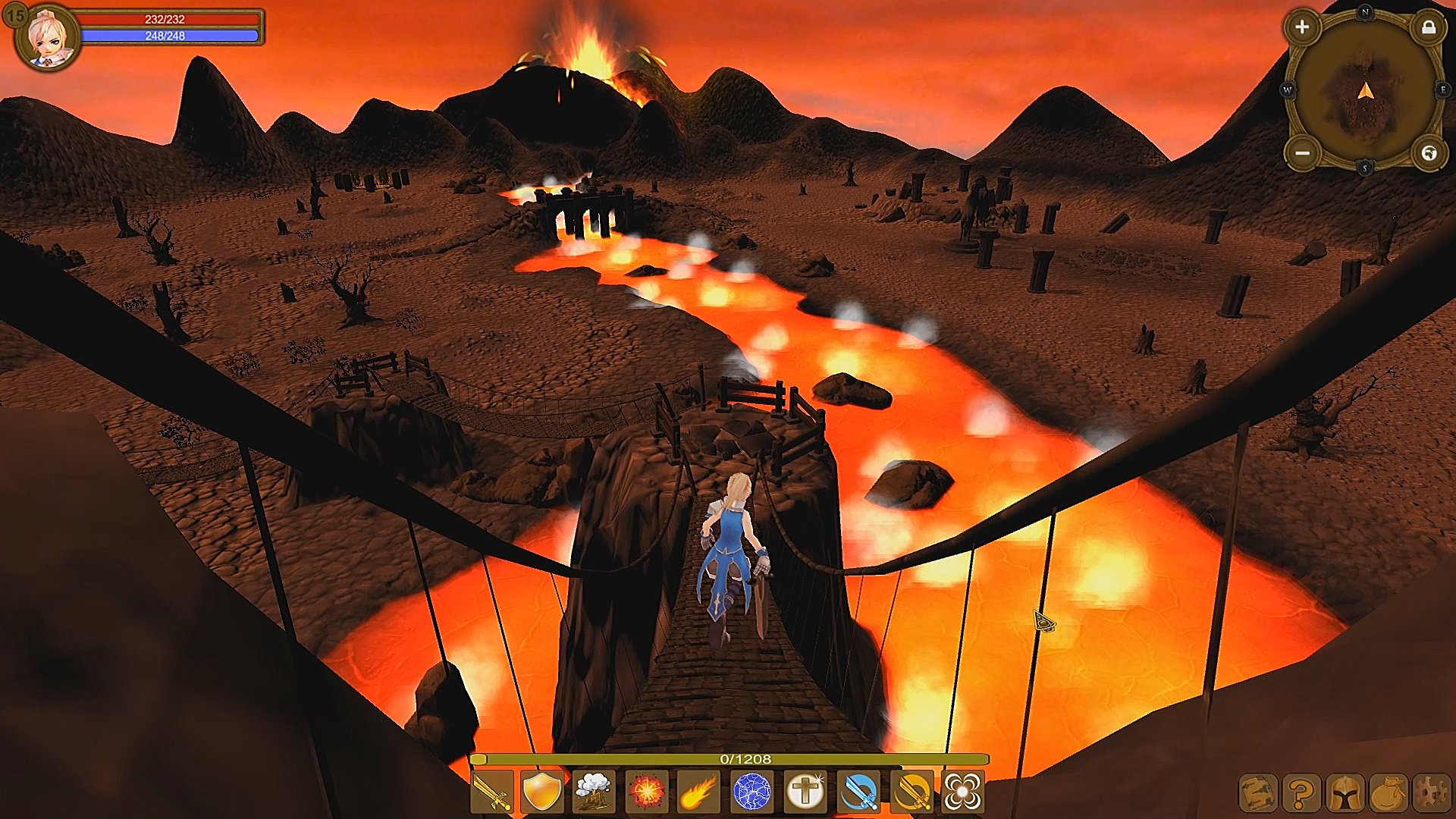The image size is (1456, 819).
Task: Zoom out the minimap with the minus control
Action: point(1304,155)
